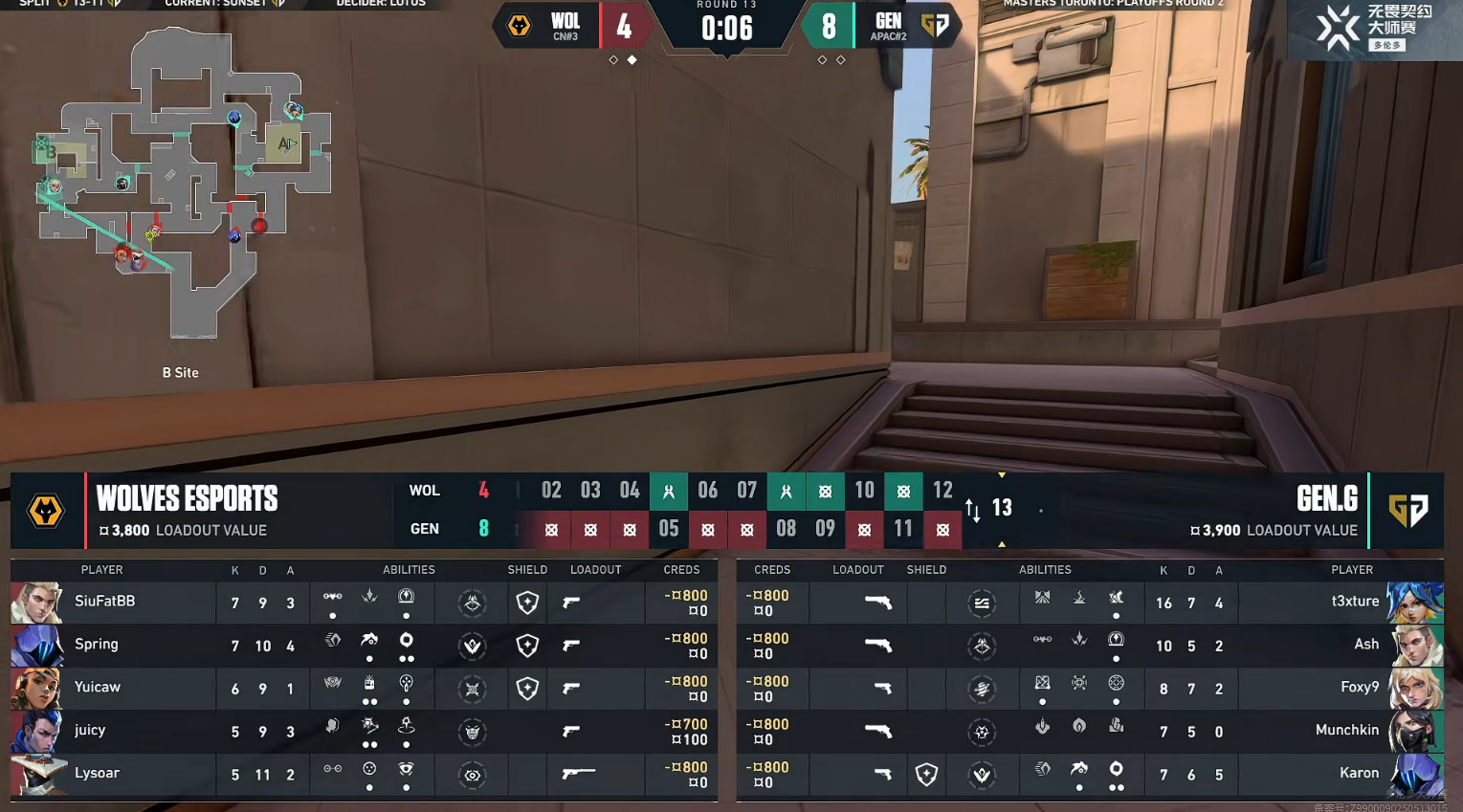Select round 10 in the round history

(864, 491)
